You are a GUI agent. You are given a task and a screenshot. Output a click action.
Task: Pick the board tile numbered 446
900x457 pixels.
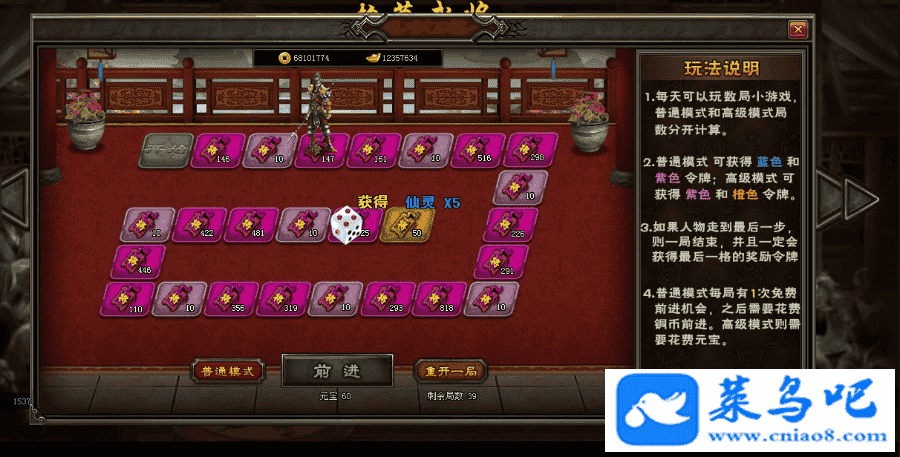point(138,260)
